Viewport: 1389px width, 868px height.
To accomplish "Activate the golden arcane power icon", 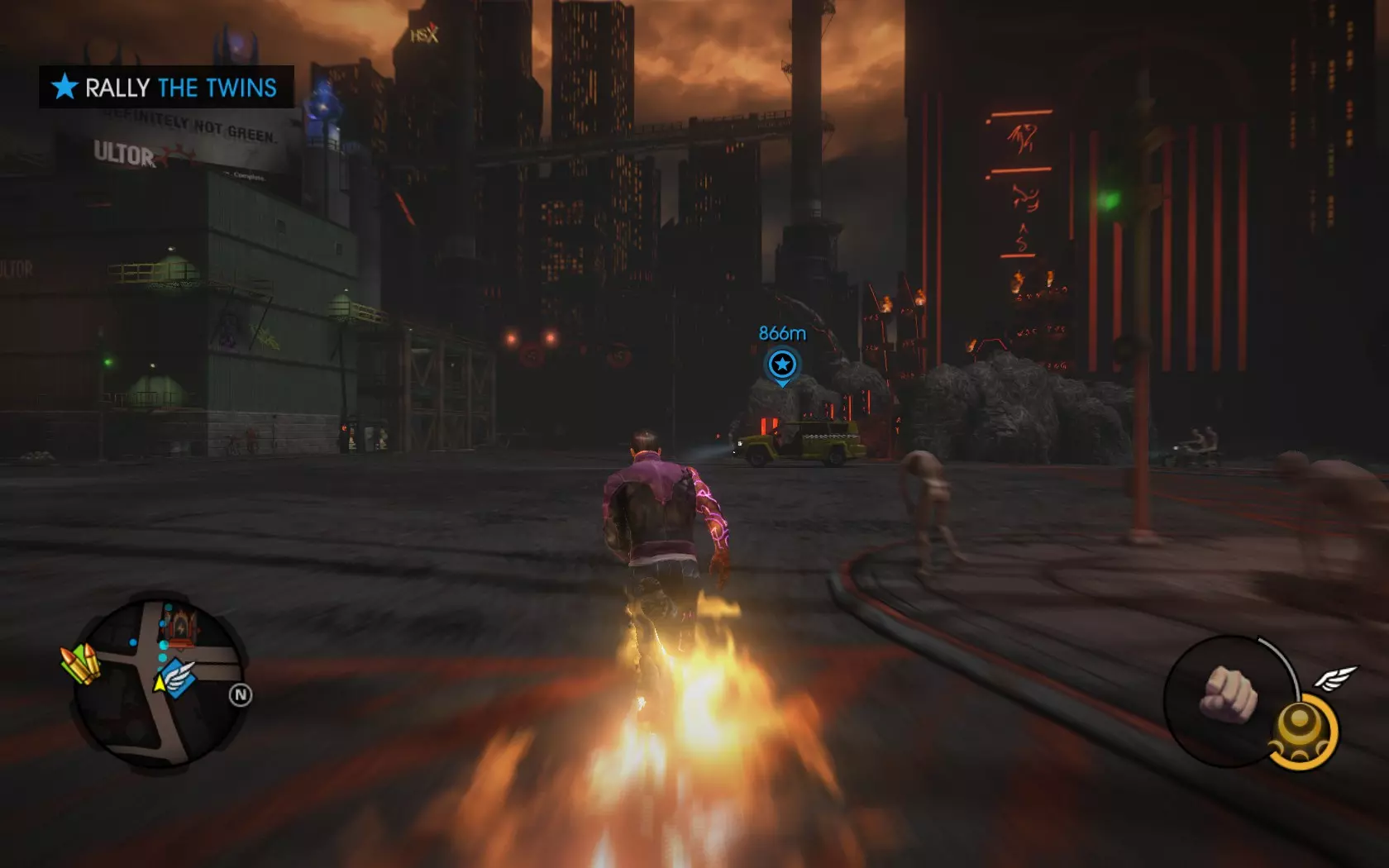I will click(x=1301, y=732).
